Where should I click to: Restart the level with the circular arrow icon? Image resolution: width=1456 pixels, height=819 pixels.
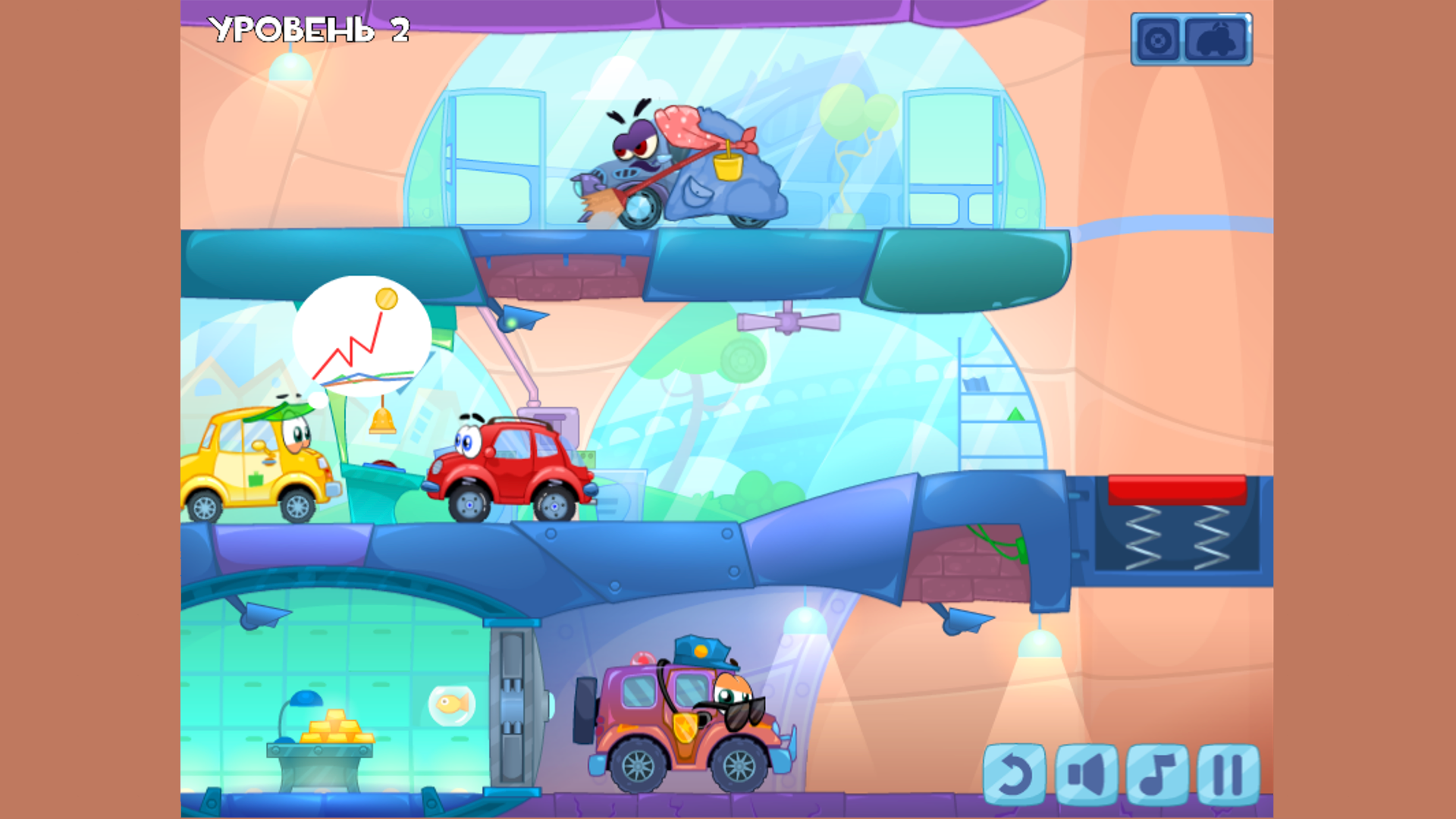click(1016, 775)
